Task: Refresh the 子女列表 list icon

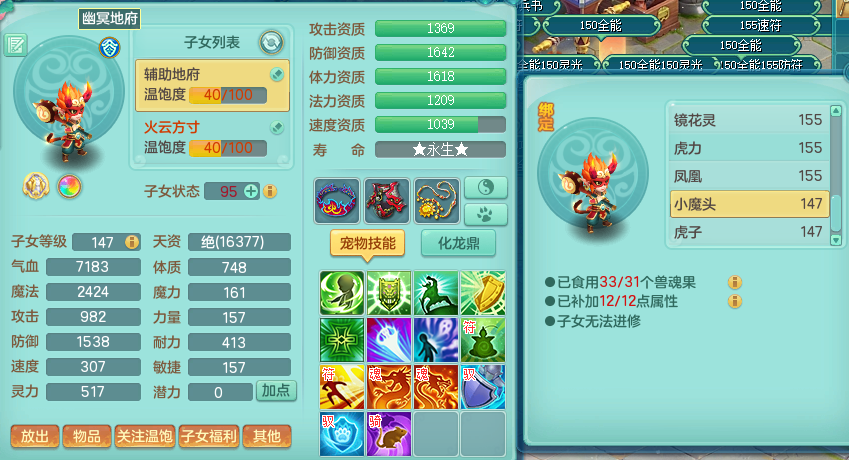Action: tap(271, 42)
